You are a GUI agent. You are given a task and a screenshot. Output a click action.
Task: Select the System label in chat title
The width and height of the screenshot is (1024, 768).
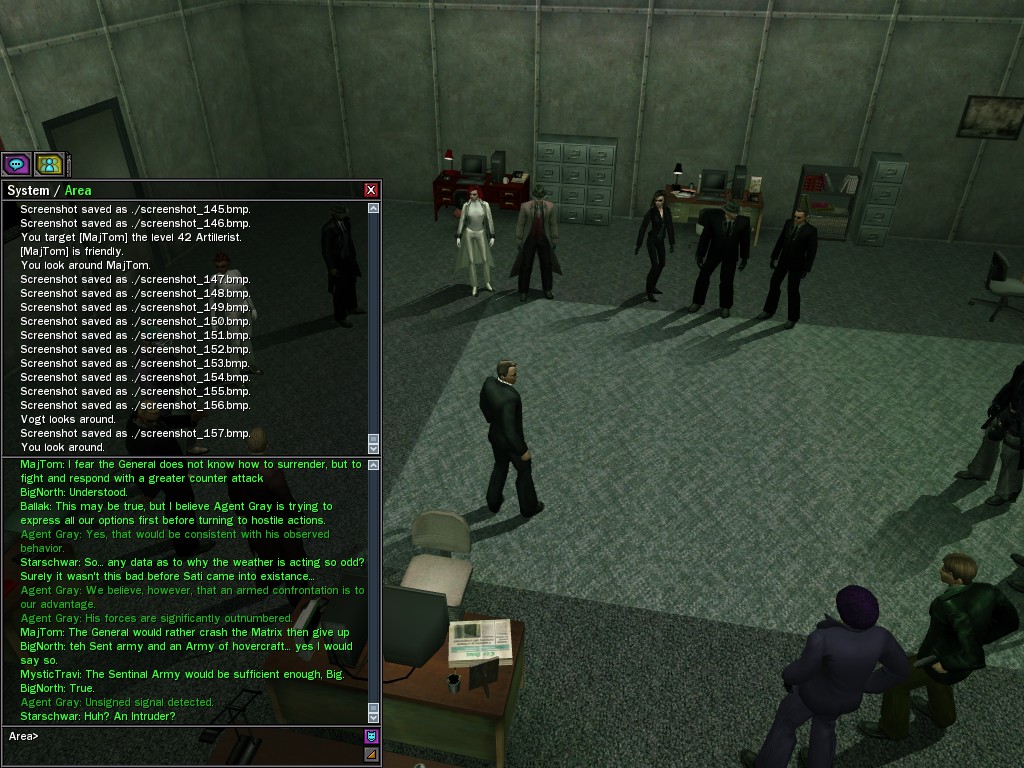click(x=28, y=190)
